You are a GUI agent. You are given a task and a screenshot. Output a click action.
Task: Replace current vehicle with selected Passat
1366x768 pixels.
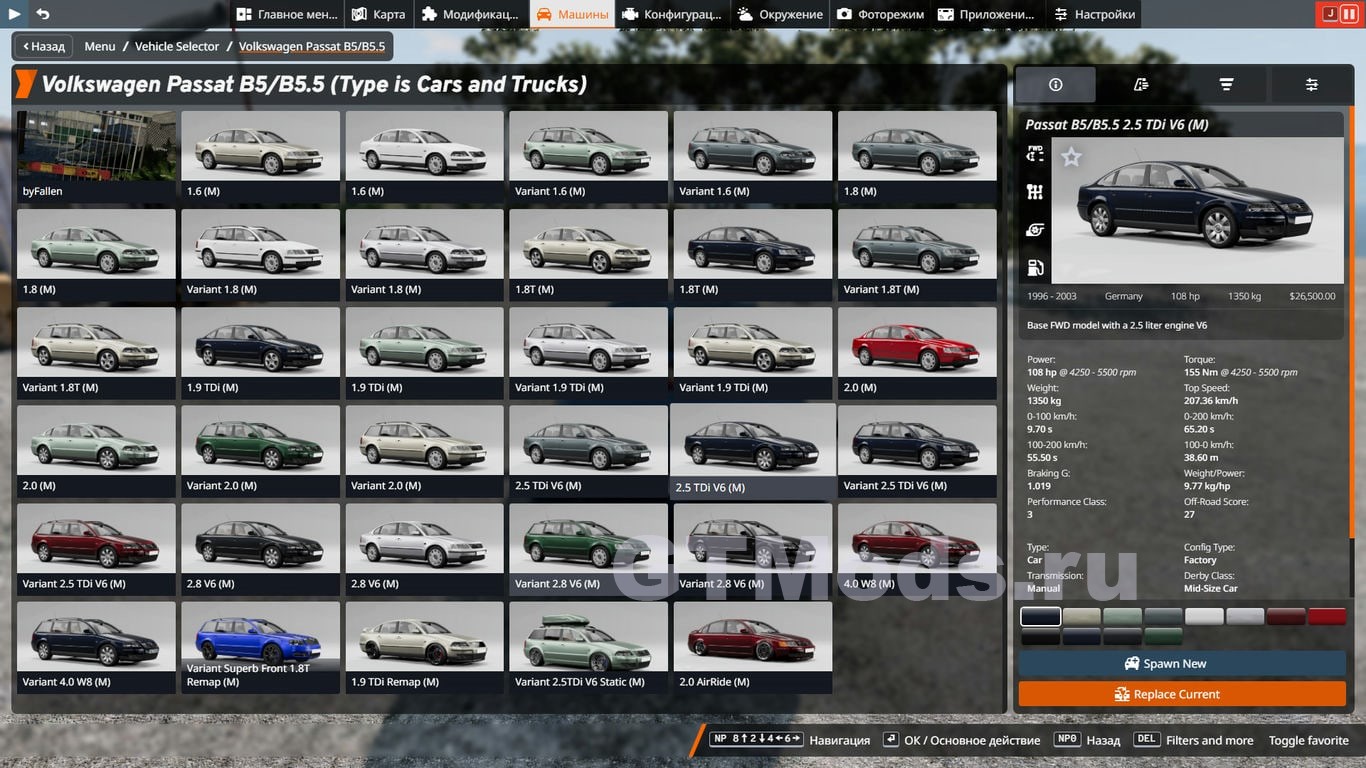(1181, 694)
